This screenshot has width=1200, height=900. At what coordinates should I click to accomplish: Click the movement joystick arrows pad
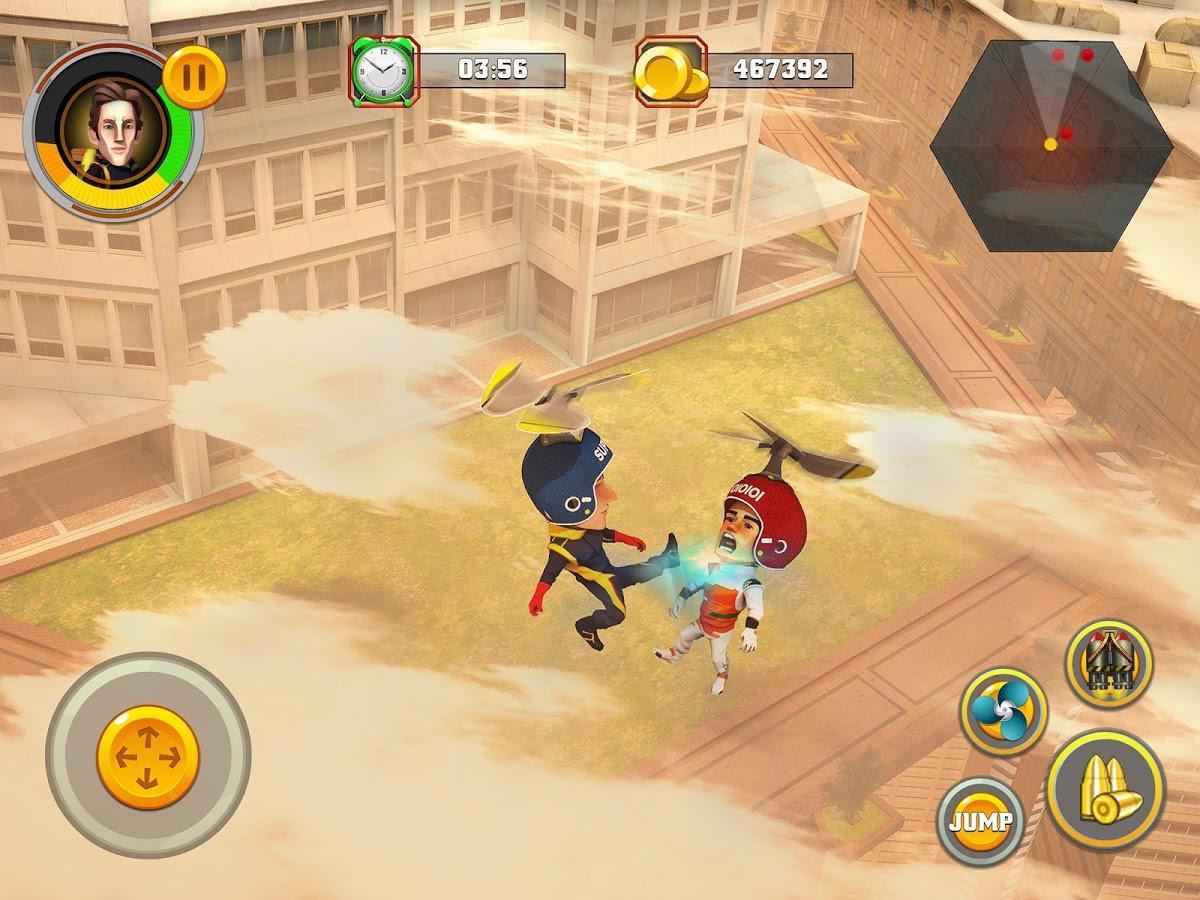pyautogui.click(x=148, y=757)
